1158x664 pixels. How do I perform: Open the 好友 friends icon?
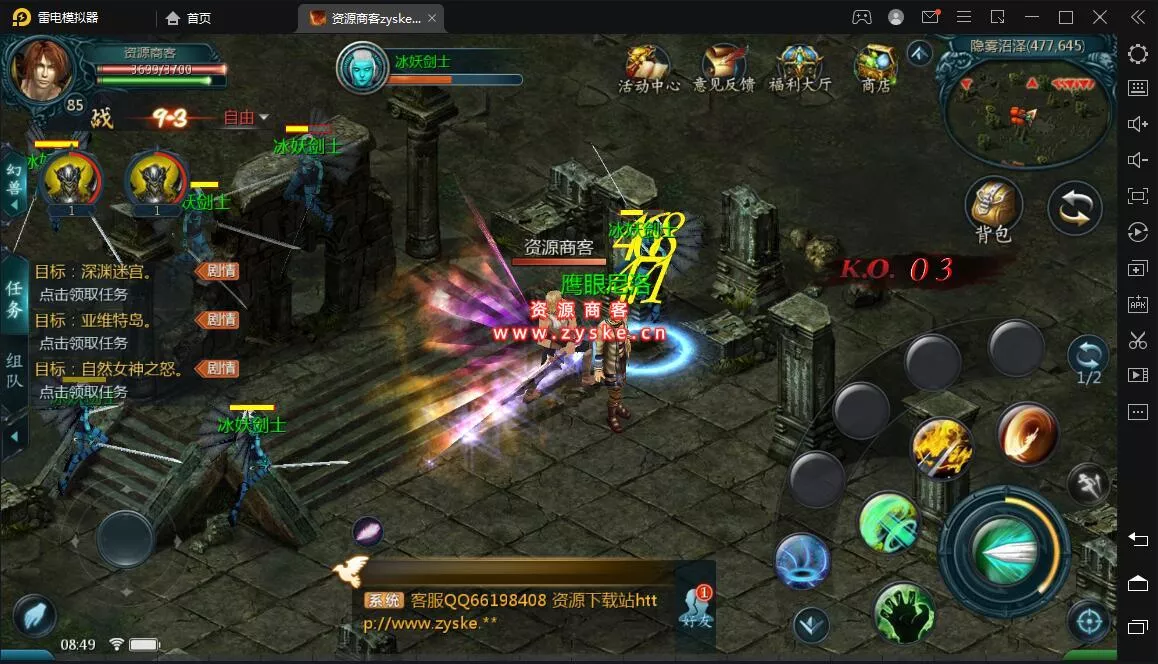[696, 606]
